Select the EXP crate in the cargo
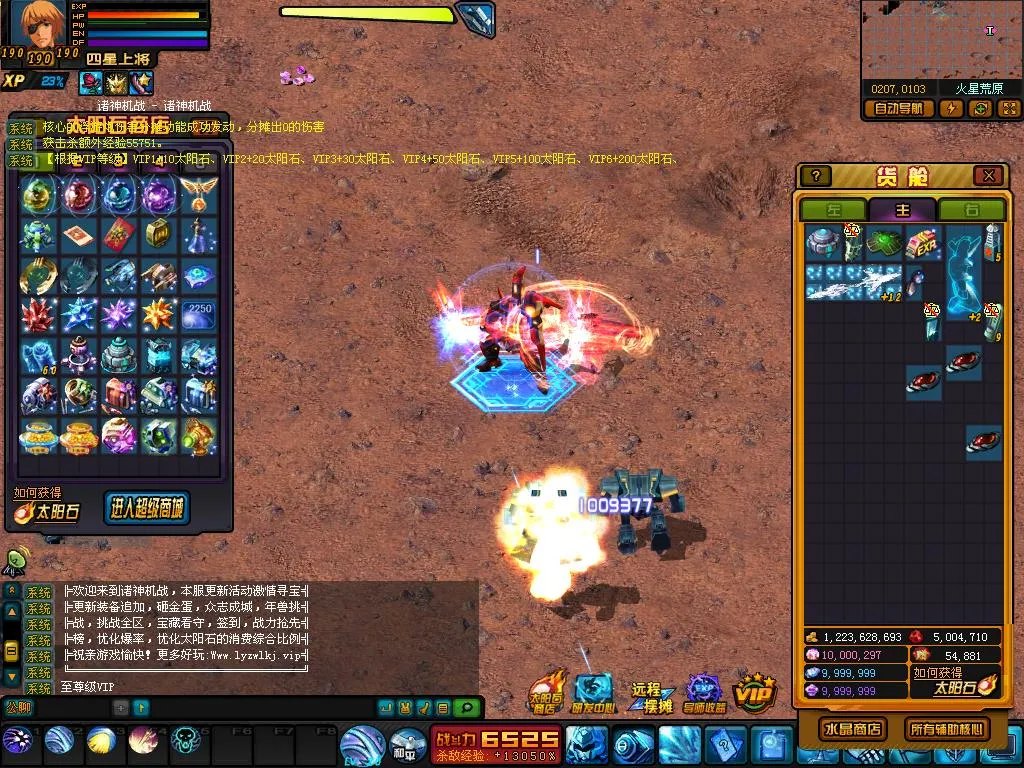Image resolution: width=1024 pixels, height=768 pixels. pyautogui.click(x=921, y=243)
